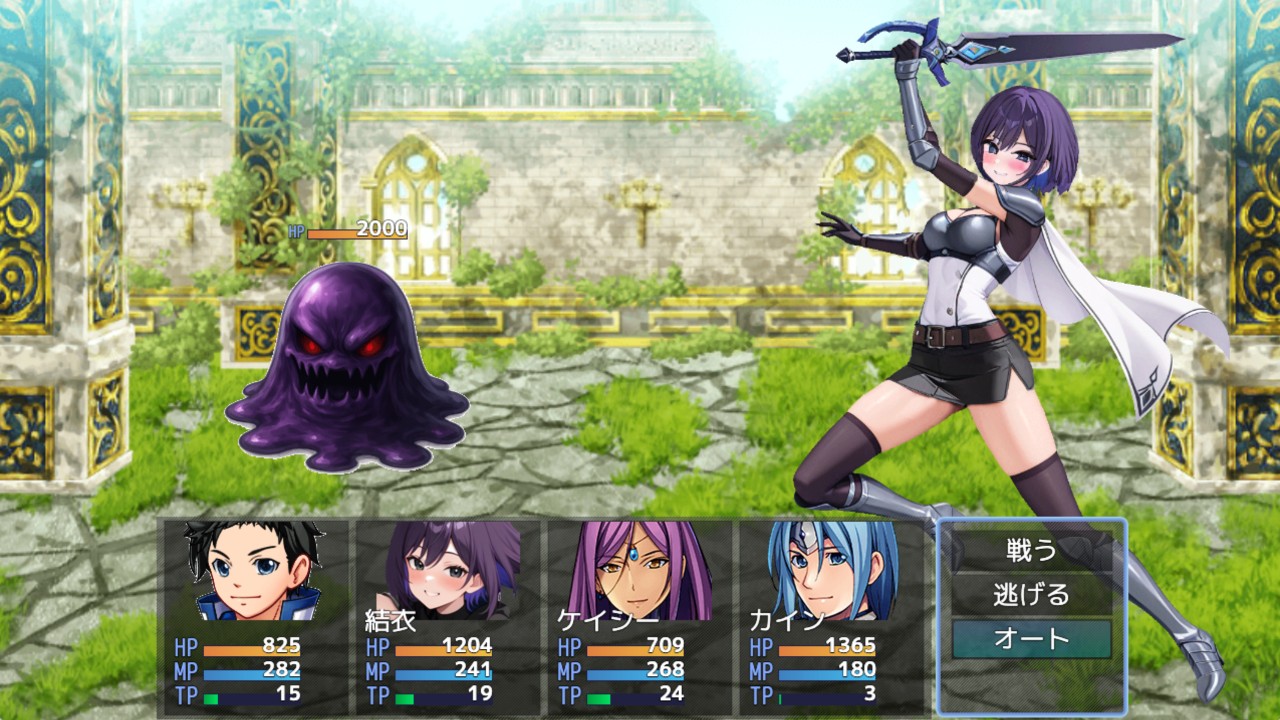Activate the オート (Auto) battle option
The image size is (1280, 720).
(1031, 639)
